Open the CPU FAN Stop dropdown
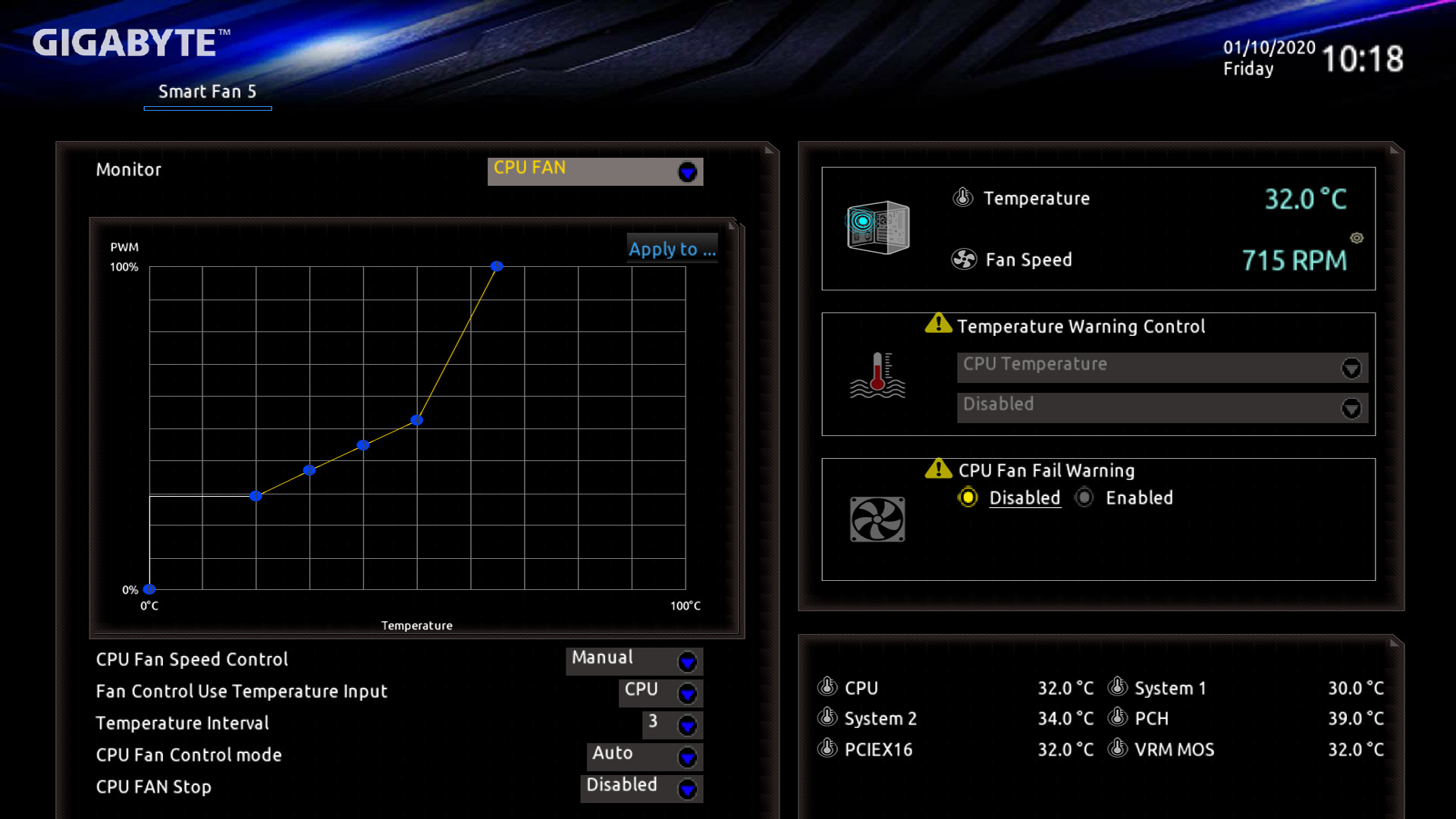This screenshot has width=1456, height=819. coord(642,788)
